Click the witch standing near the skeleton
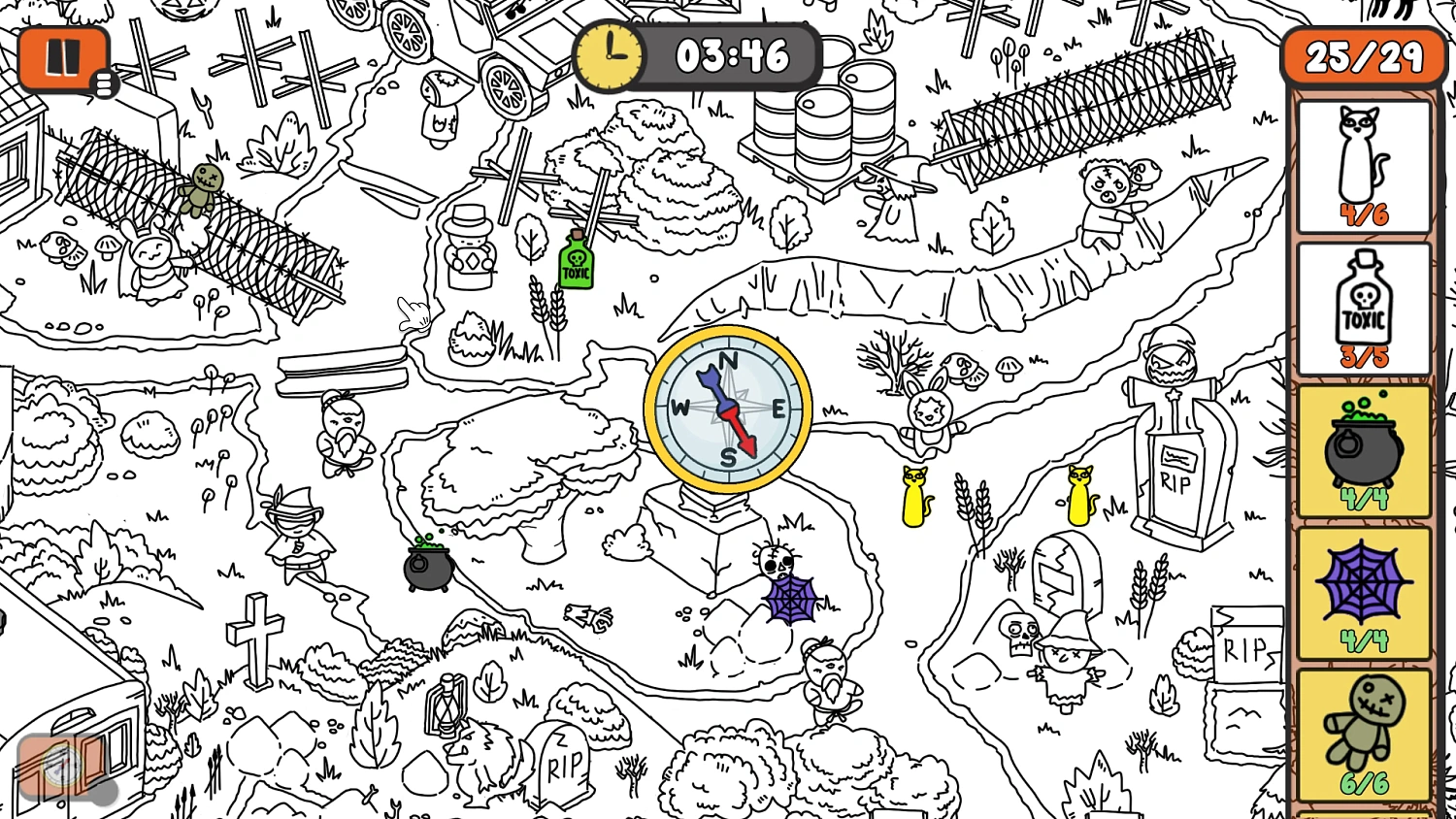The width and height of the screenshot is (1456, 819). (1064, 670)
